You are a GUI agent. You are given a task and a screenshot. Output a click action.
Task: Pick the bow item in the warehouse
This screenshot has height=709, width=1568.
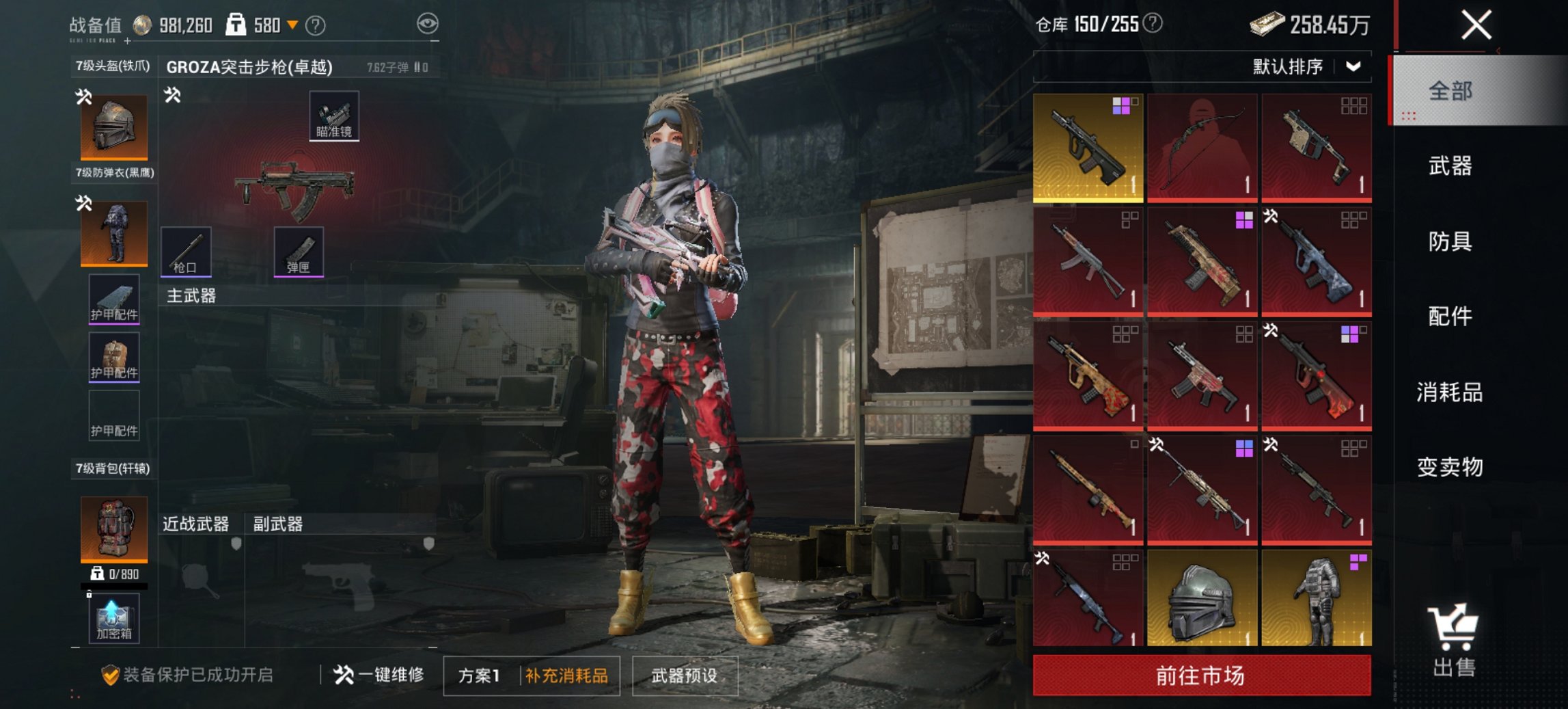coord(1202,148)
